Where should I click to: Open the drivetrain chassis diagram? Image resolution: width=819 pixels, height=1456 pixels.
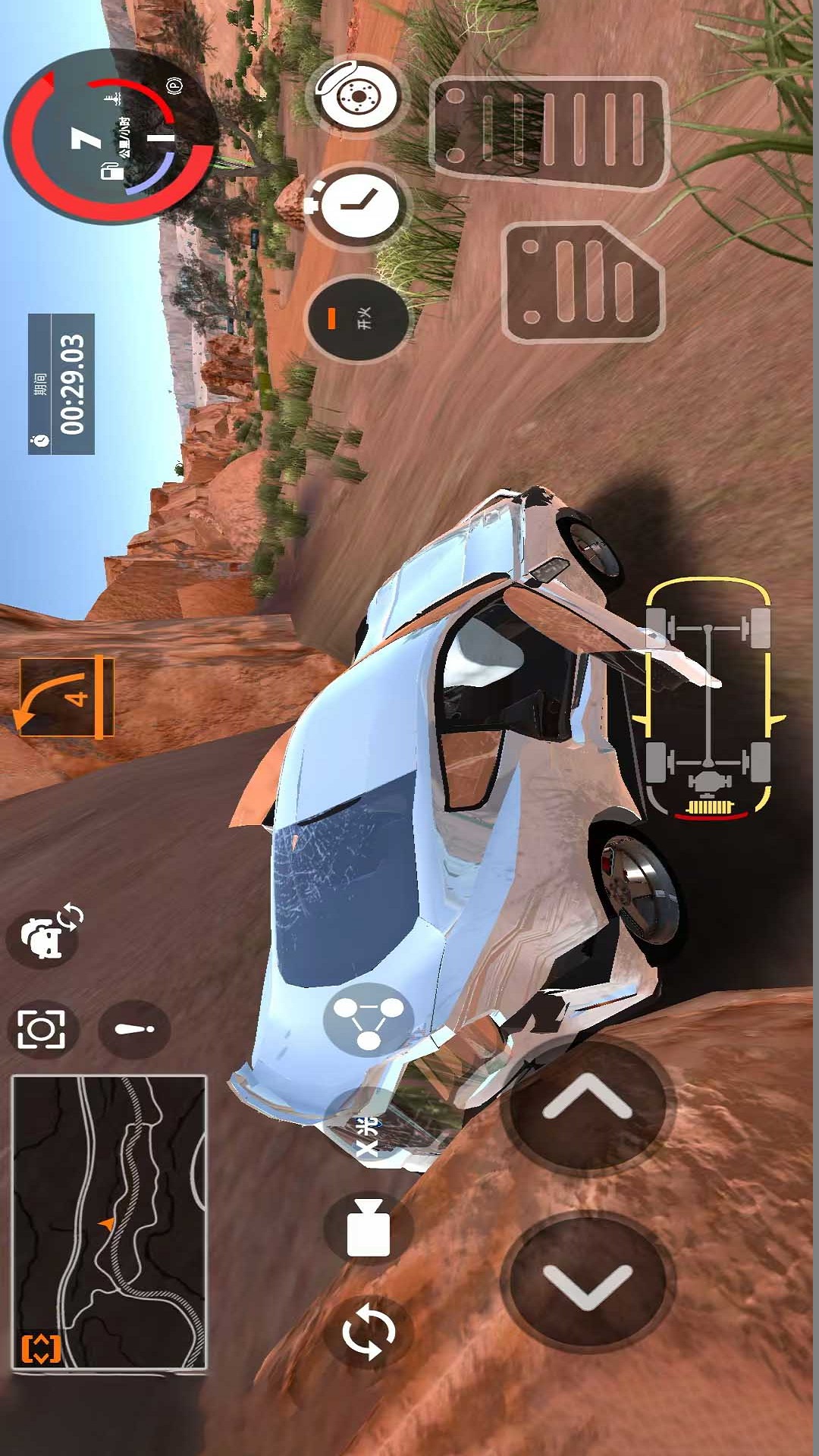[708, 698]
